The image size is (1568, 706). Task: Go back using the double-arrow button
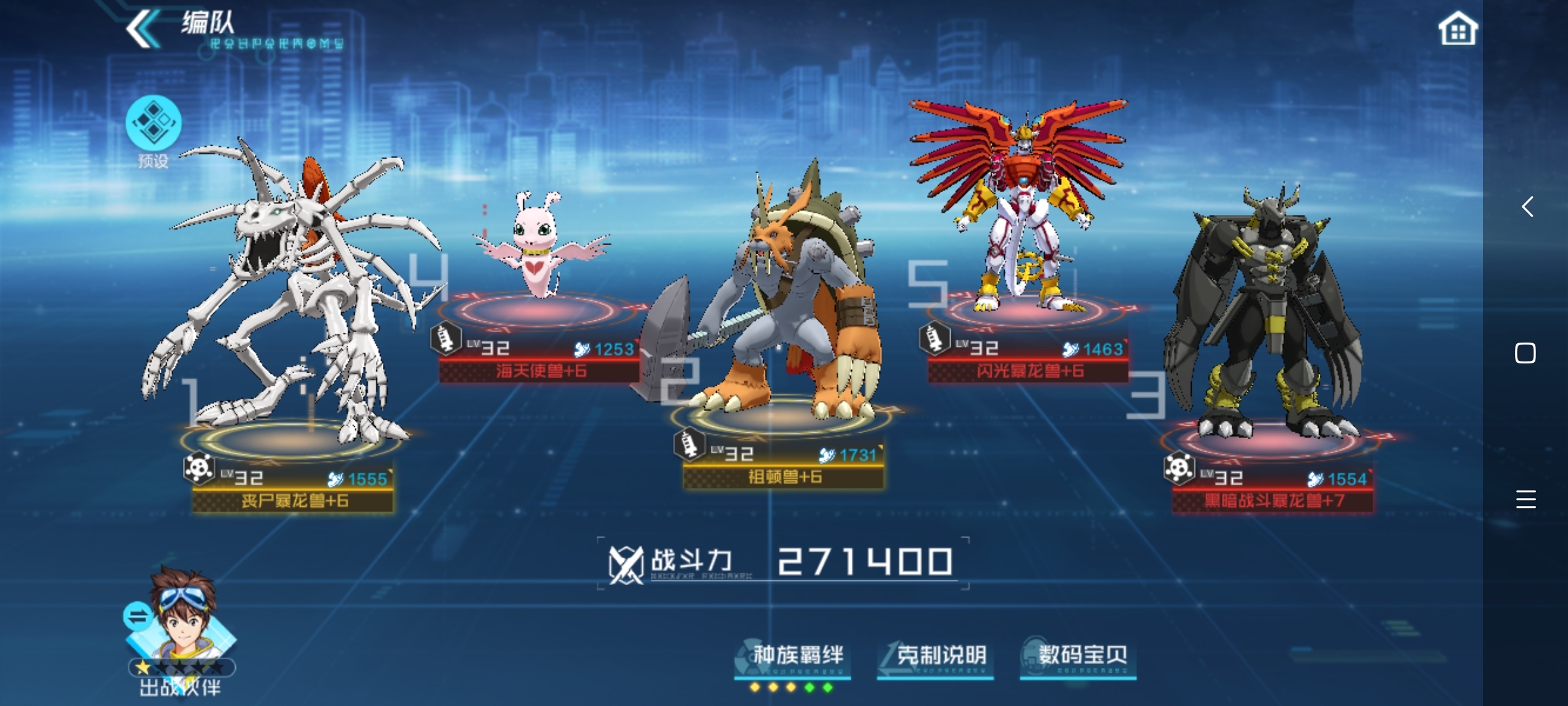(x=142, y=29)
